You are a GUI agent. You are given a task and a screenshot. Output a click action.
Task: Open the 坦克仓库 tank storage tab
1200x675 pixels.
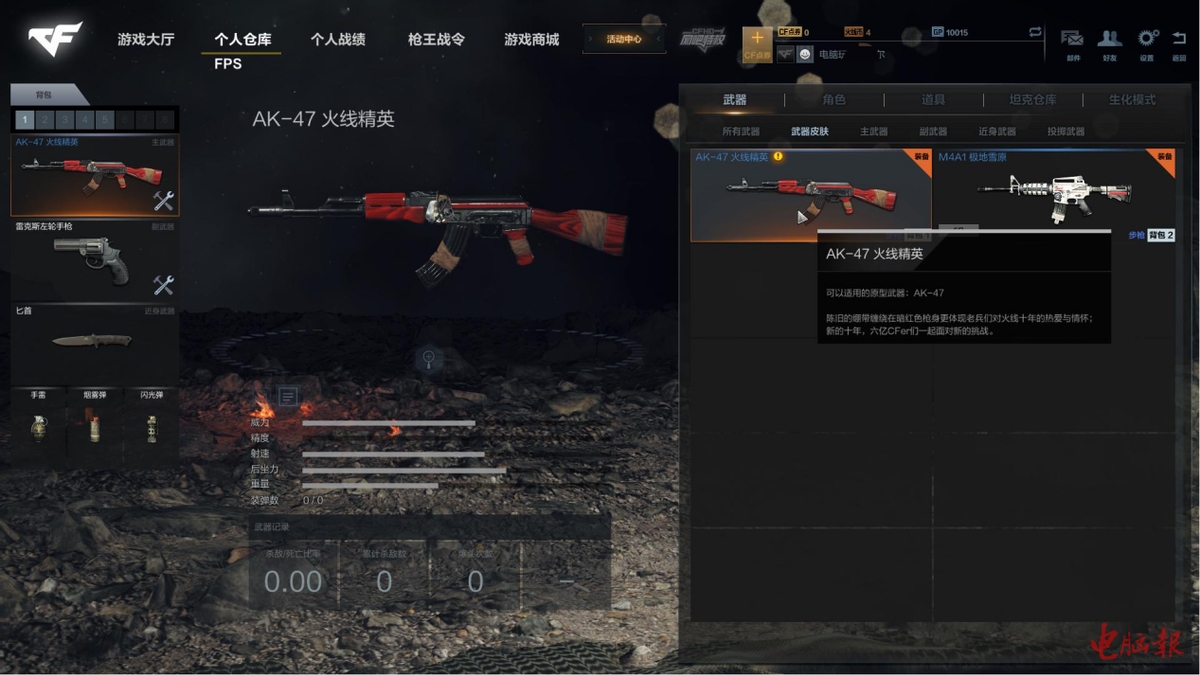pyautogui.click(x=1031, y=100)
